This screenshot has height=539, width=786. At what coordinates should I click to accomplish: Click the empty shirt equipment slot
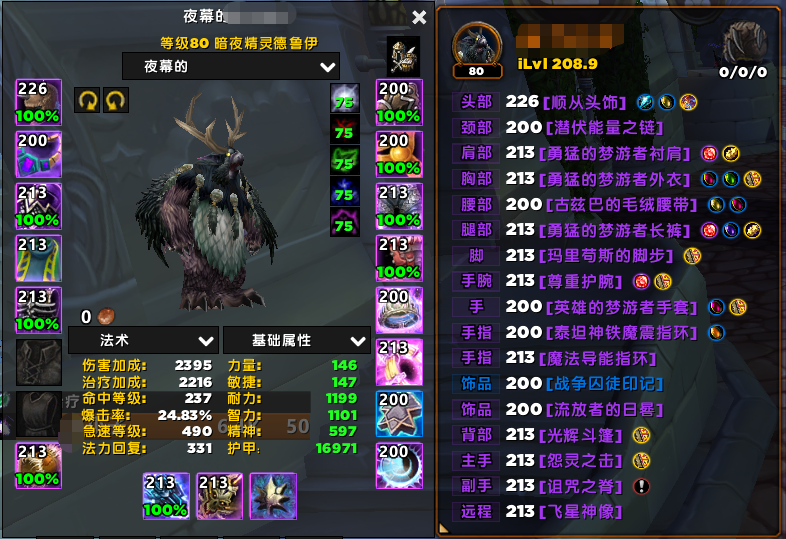click(39, 361)
